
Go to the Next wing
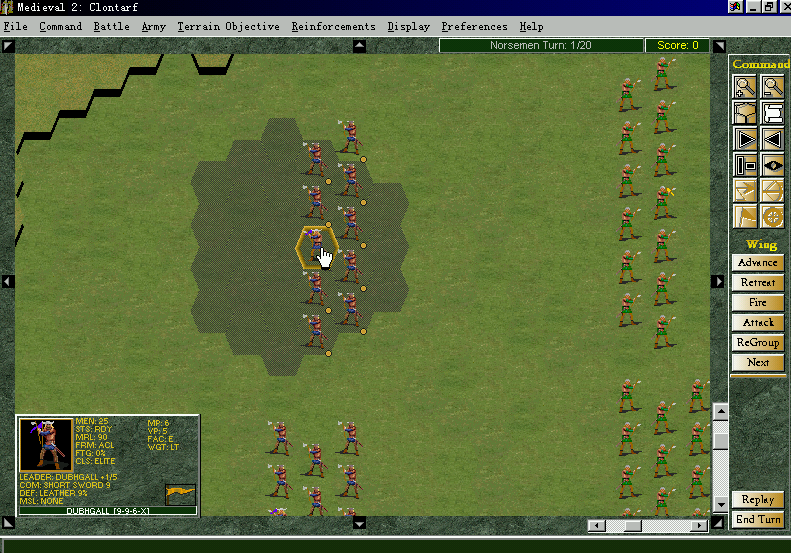[x=758, y=363]
